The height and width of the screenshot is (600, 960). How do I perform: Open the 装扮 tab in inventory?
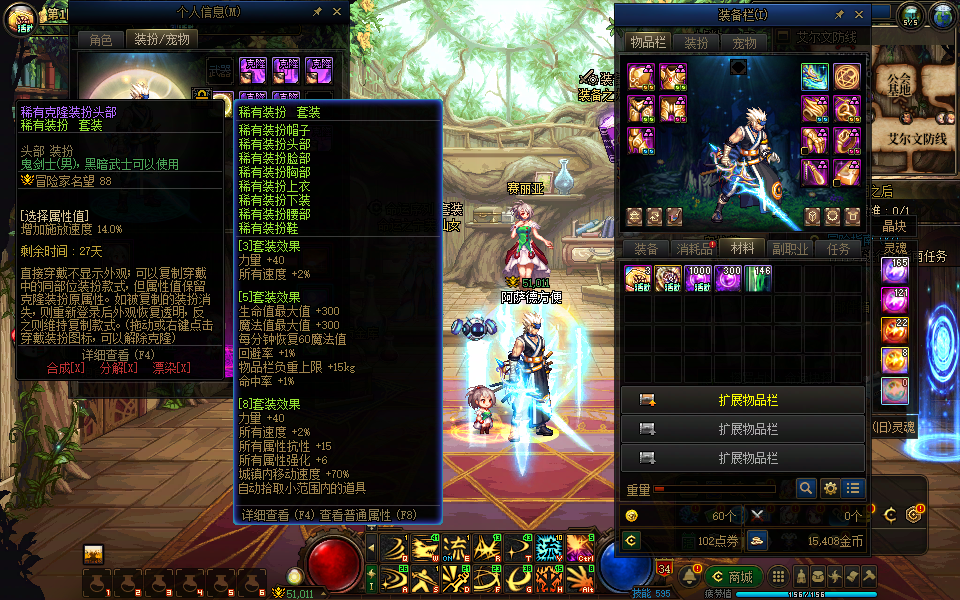(x=696, y=43)
